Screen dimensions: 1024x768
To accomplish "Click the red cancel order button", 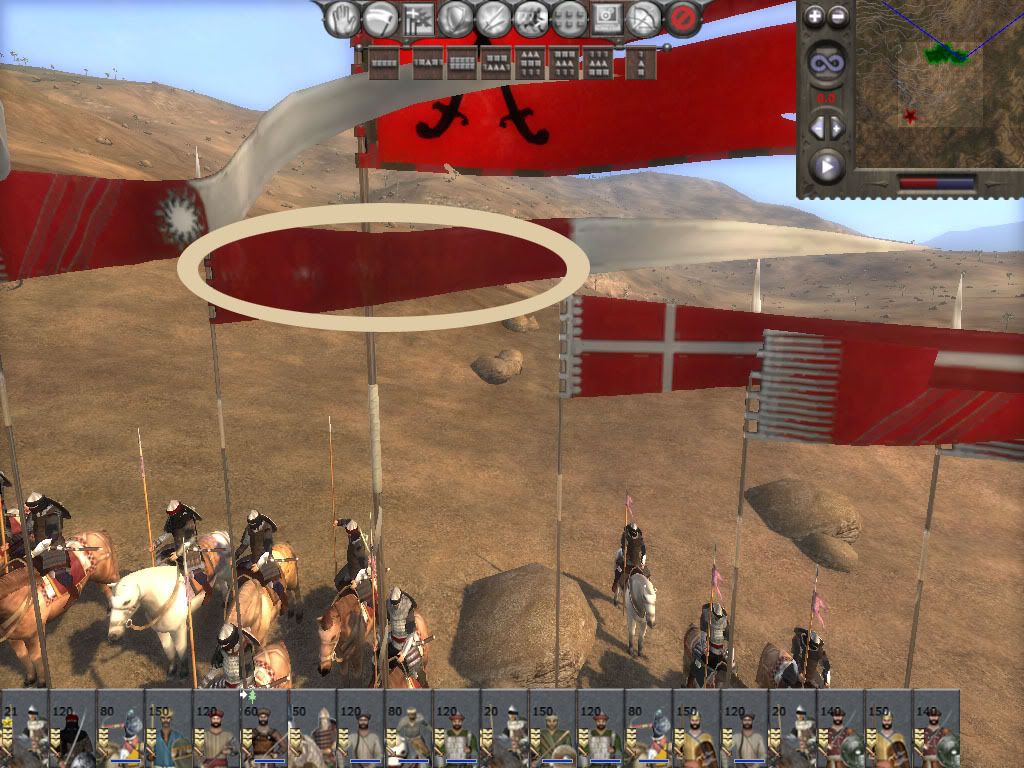I will click(683, 17).
